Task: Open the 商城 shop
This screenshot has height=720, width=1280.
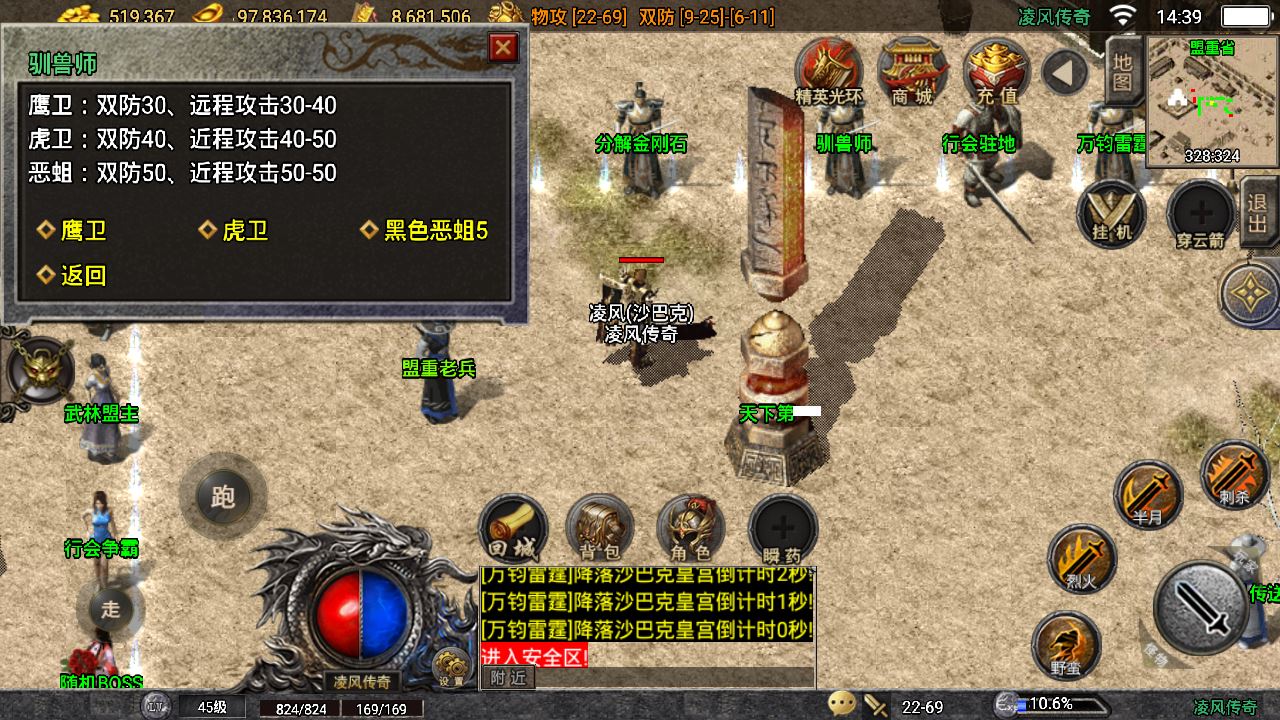Action: (x=912, y=70)
